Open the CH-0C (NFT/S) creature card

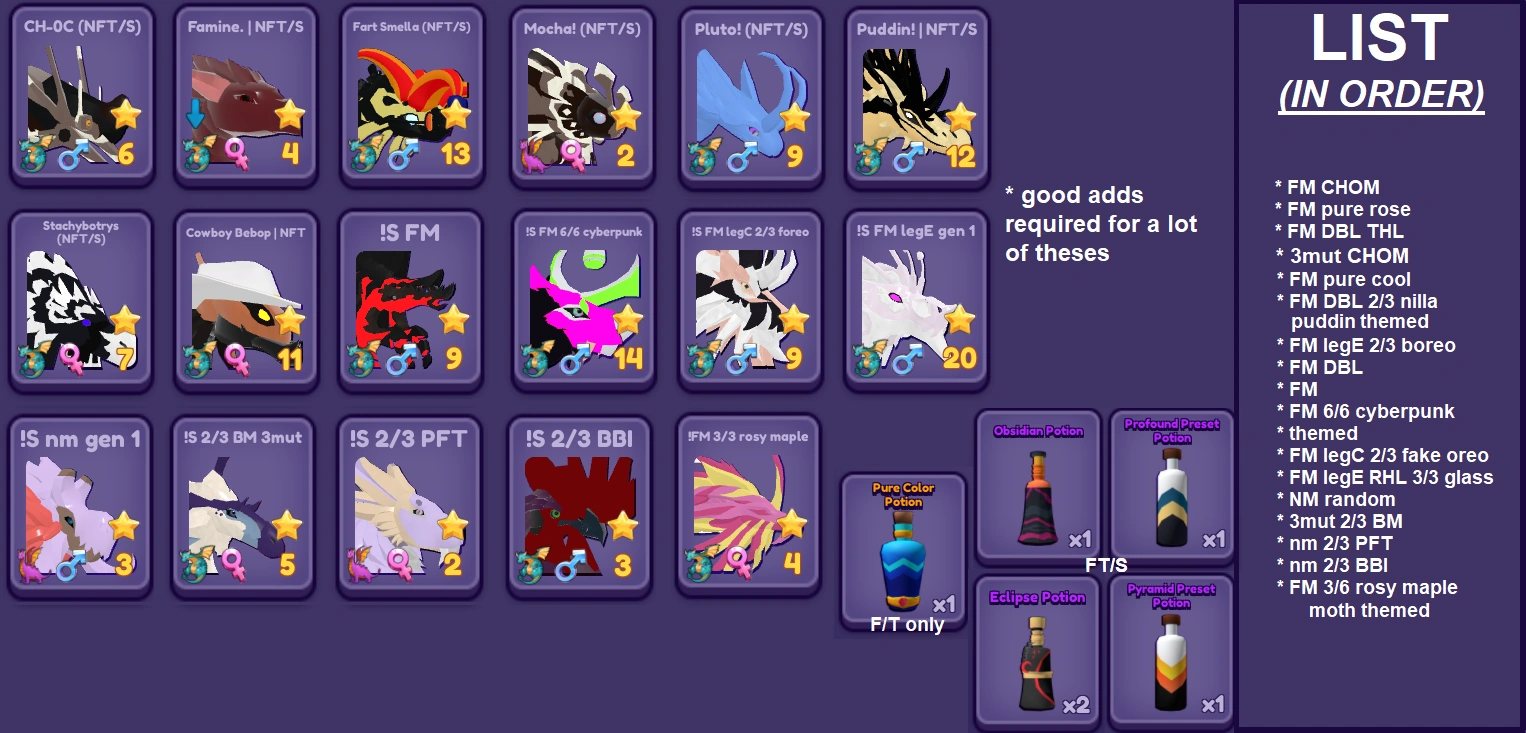point(82,95)
